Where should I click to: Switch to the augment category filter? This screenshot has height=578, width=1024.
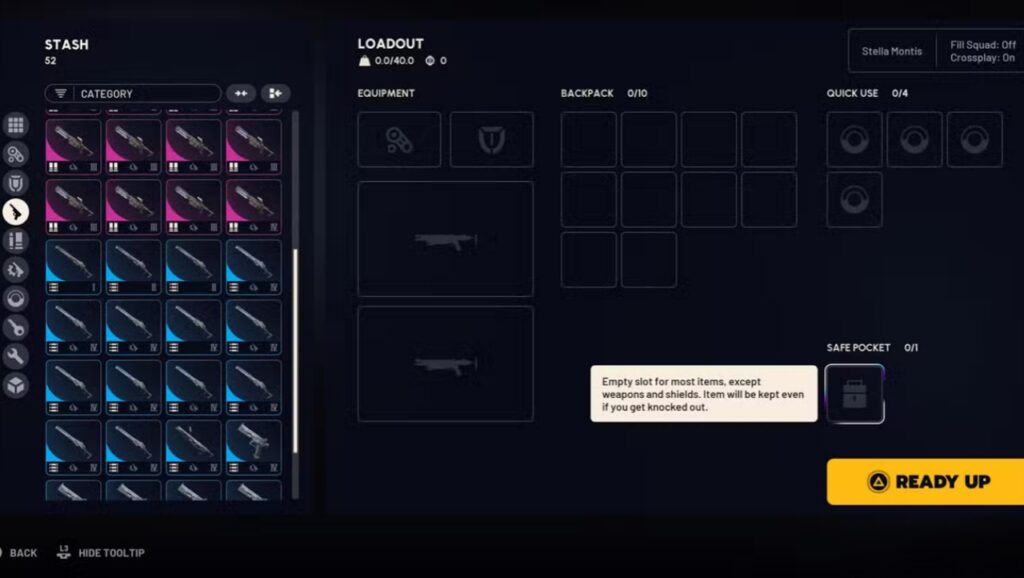15,154
